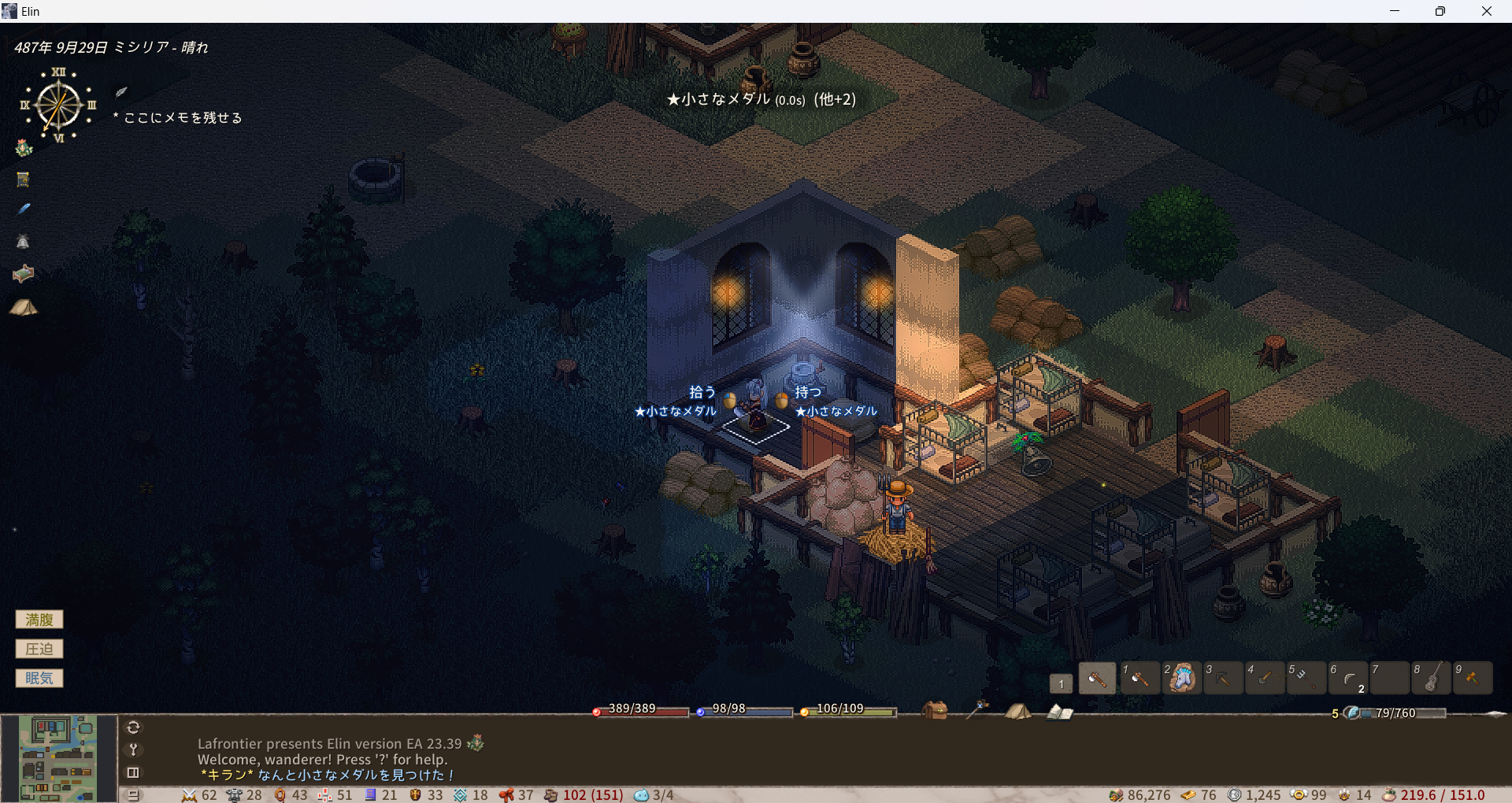Select the hammer in hotbar slot 9
The width and height of the screenshot is (1512, 803).
coord(1473,678)
